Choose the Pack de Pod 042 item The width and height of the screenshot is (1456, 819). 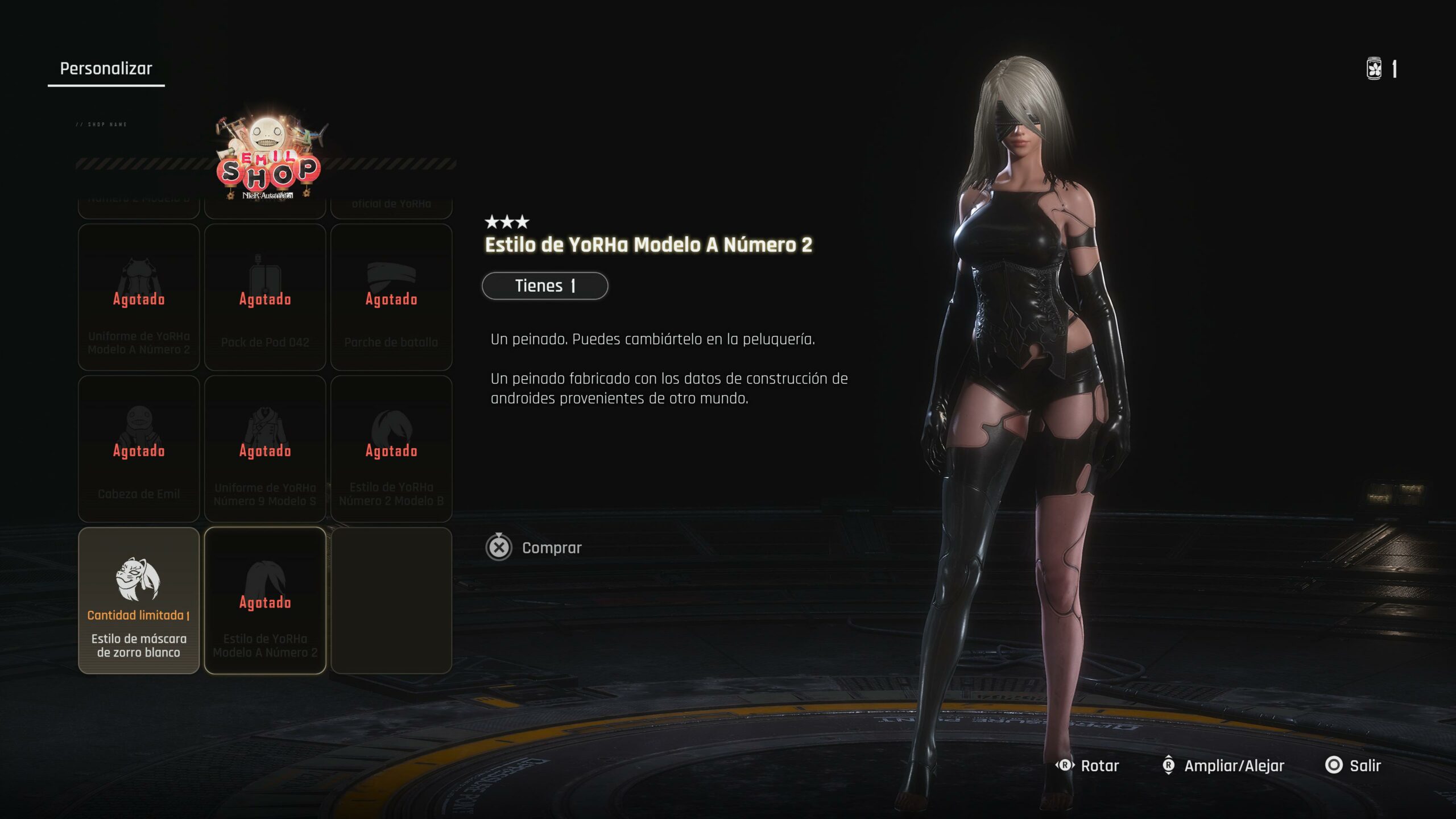coord(265,297)
